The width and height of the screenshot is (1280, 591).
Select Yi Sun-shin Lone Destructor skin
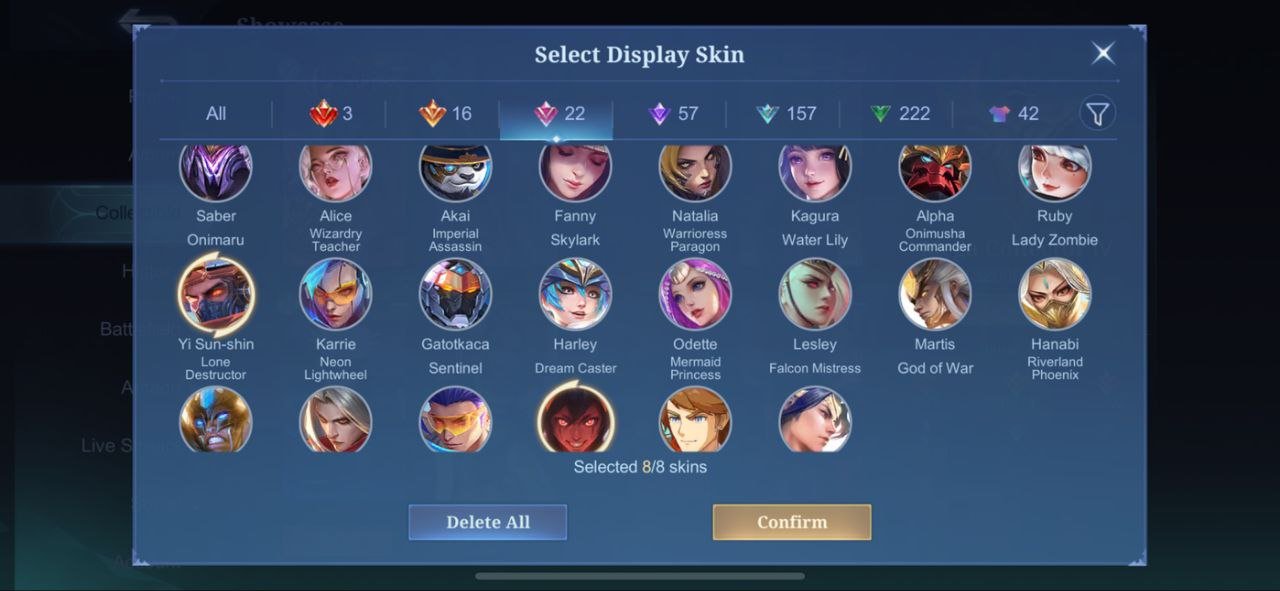click(216, 294)
